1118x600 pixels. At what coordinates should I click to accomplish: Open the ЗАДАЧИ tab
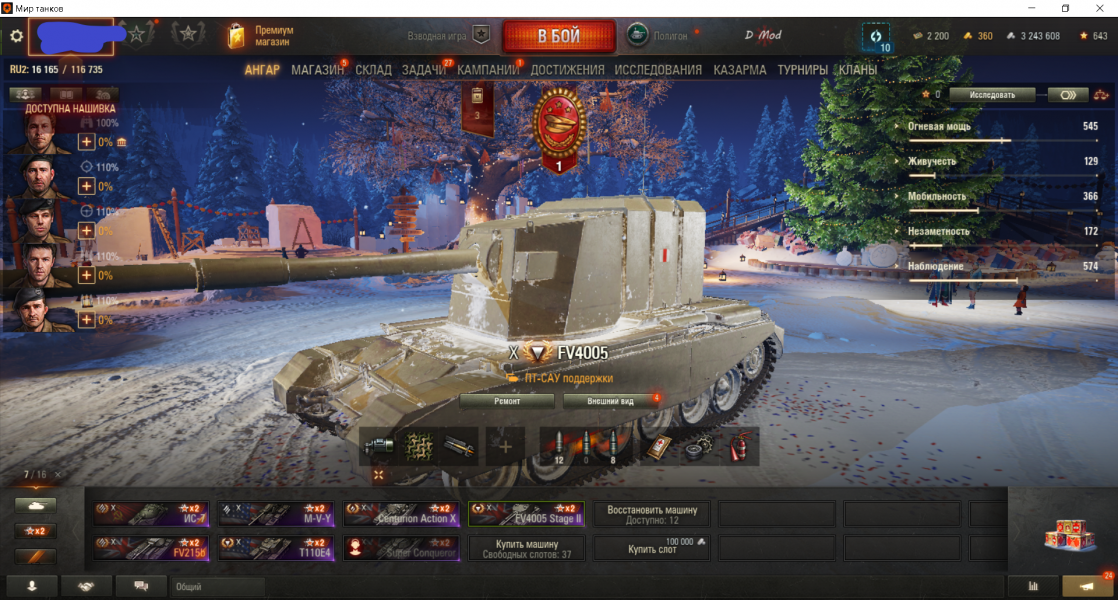424,70
